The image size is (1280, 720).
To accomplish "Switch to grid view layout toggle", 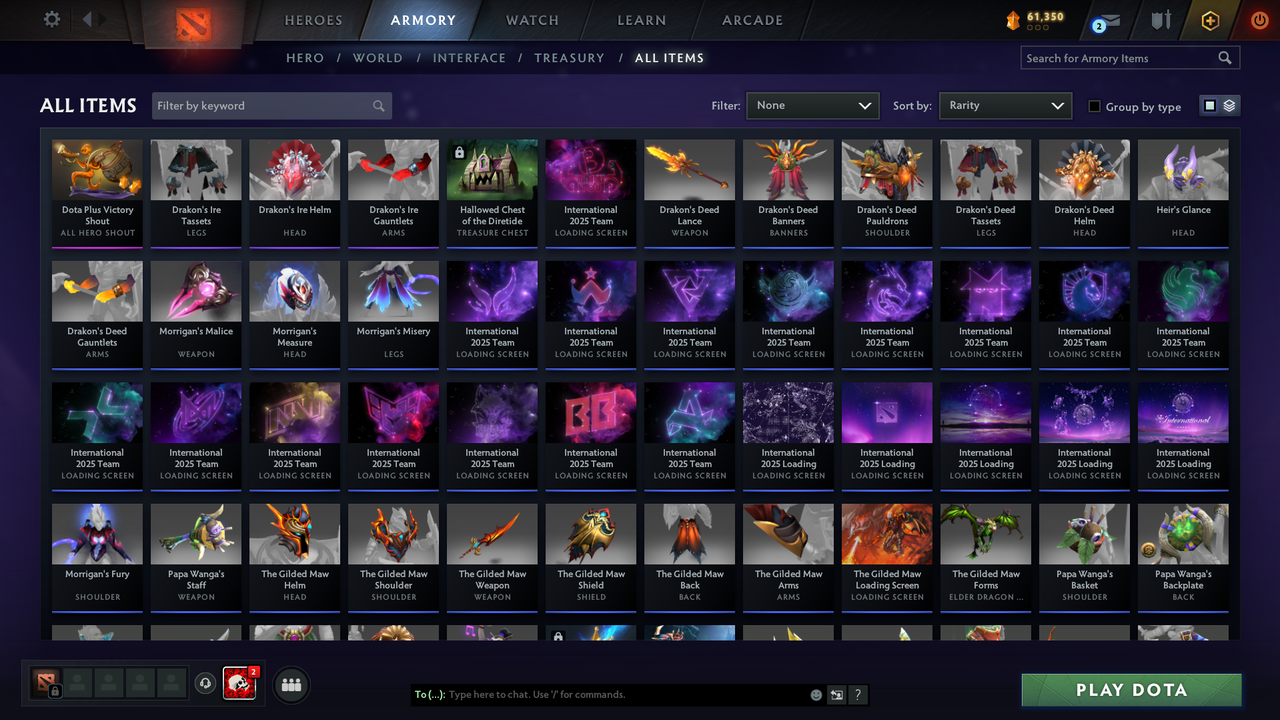I will pyautogui.click(x=1210, y=105).
